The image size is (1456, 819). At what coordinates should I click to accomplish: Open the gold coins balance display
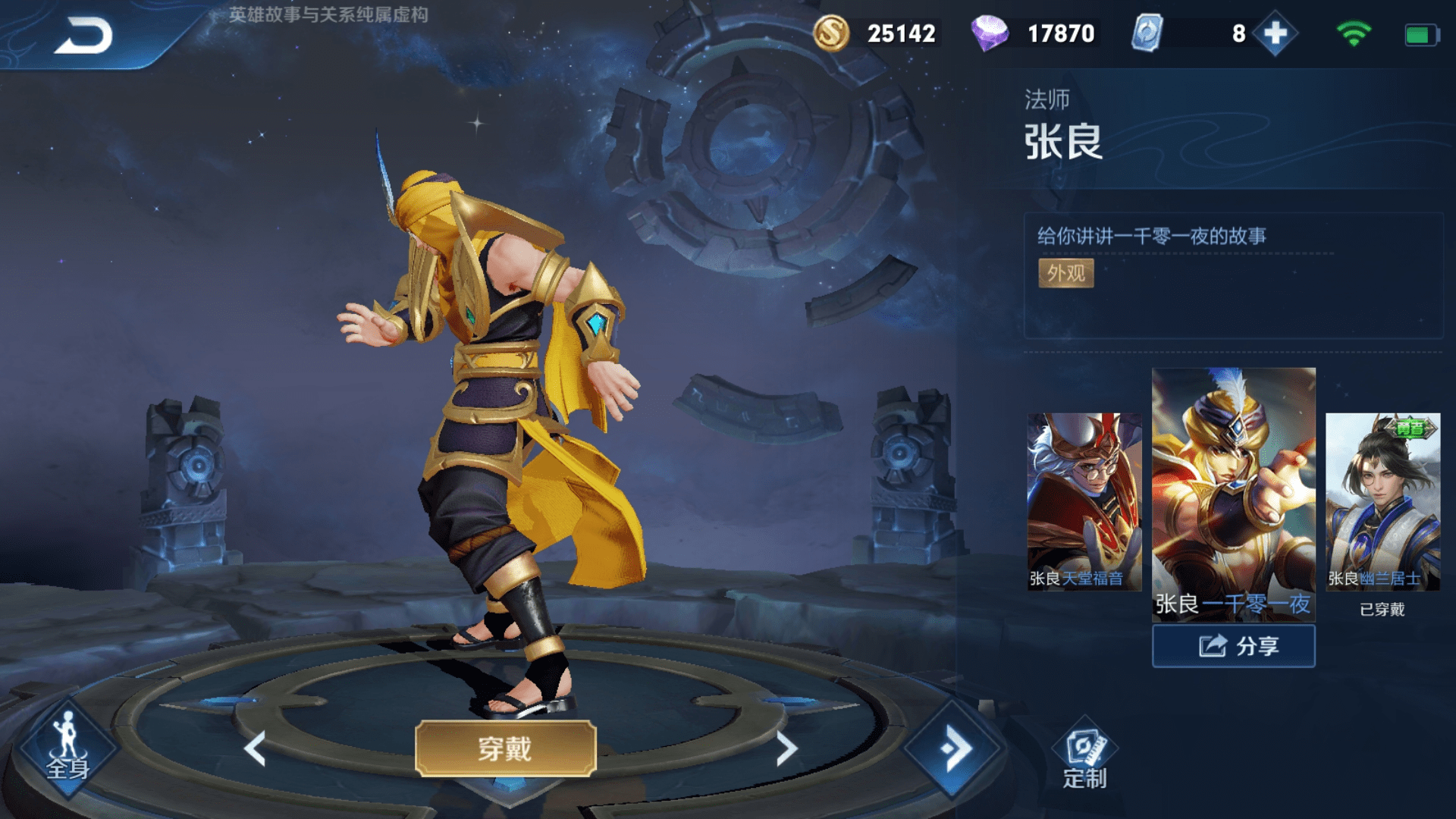coord(880,33)
